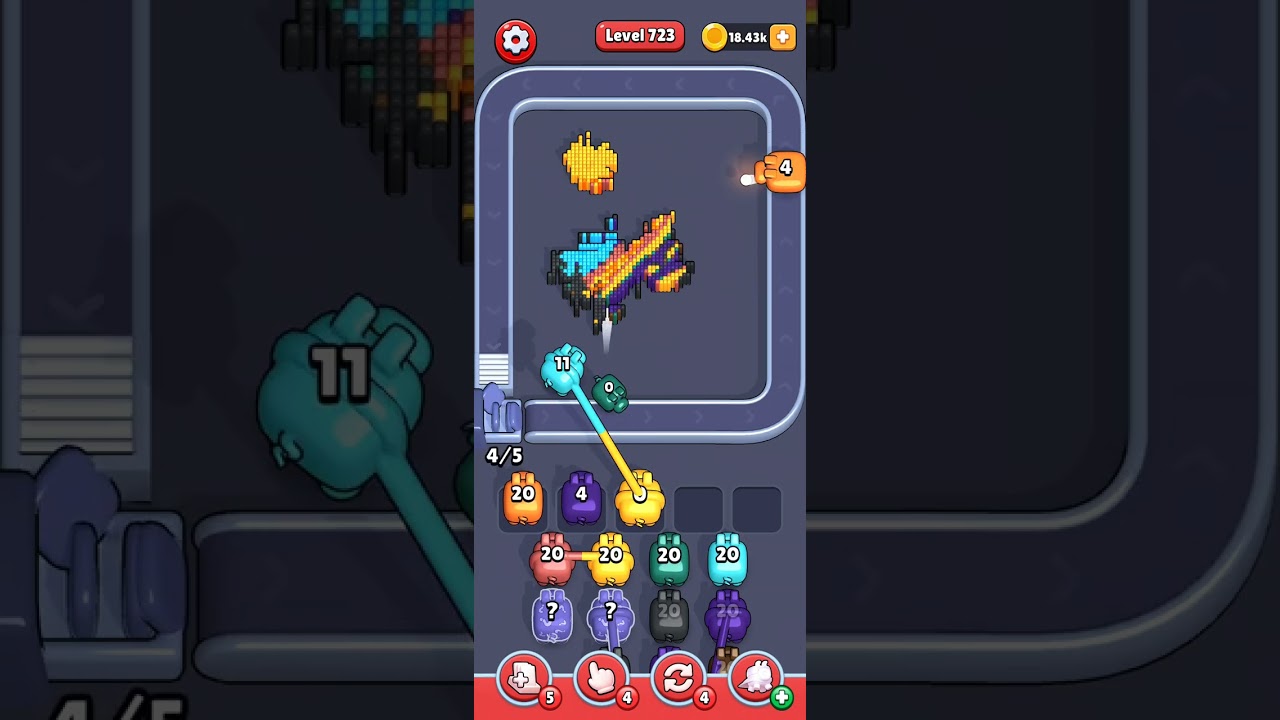Open the settings gear menu
1280x720 pixels.
pyautogui.click(x=516, y=41)
